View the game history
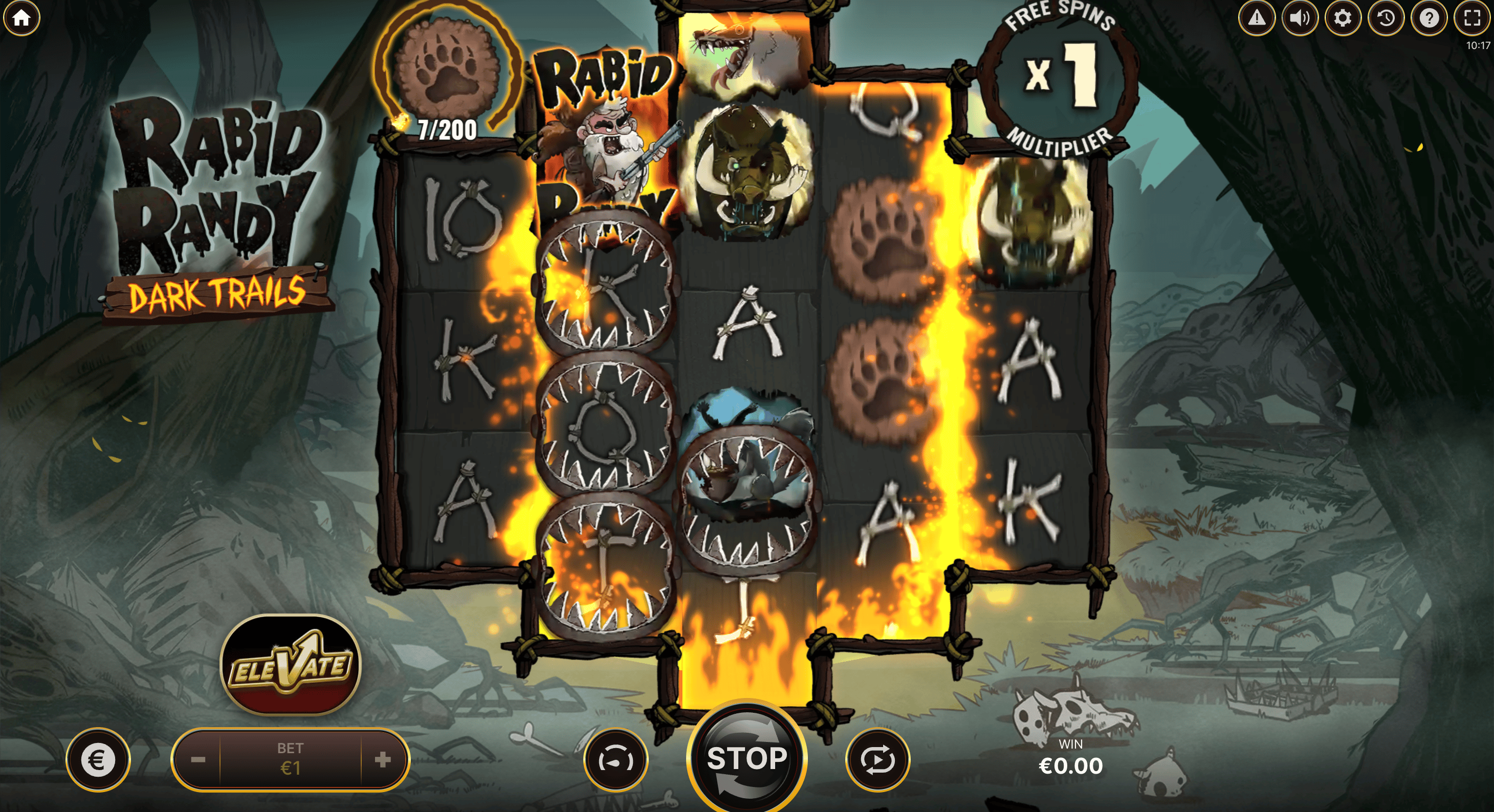The width and height of the screenshot is (1494, 812). [1386, 18]
